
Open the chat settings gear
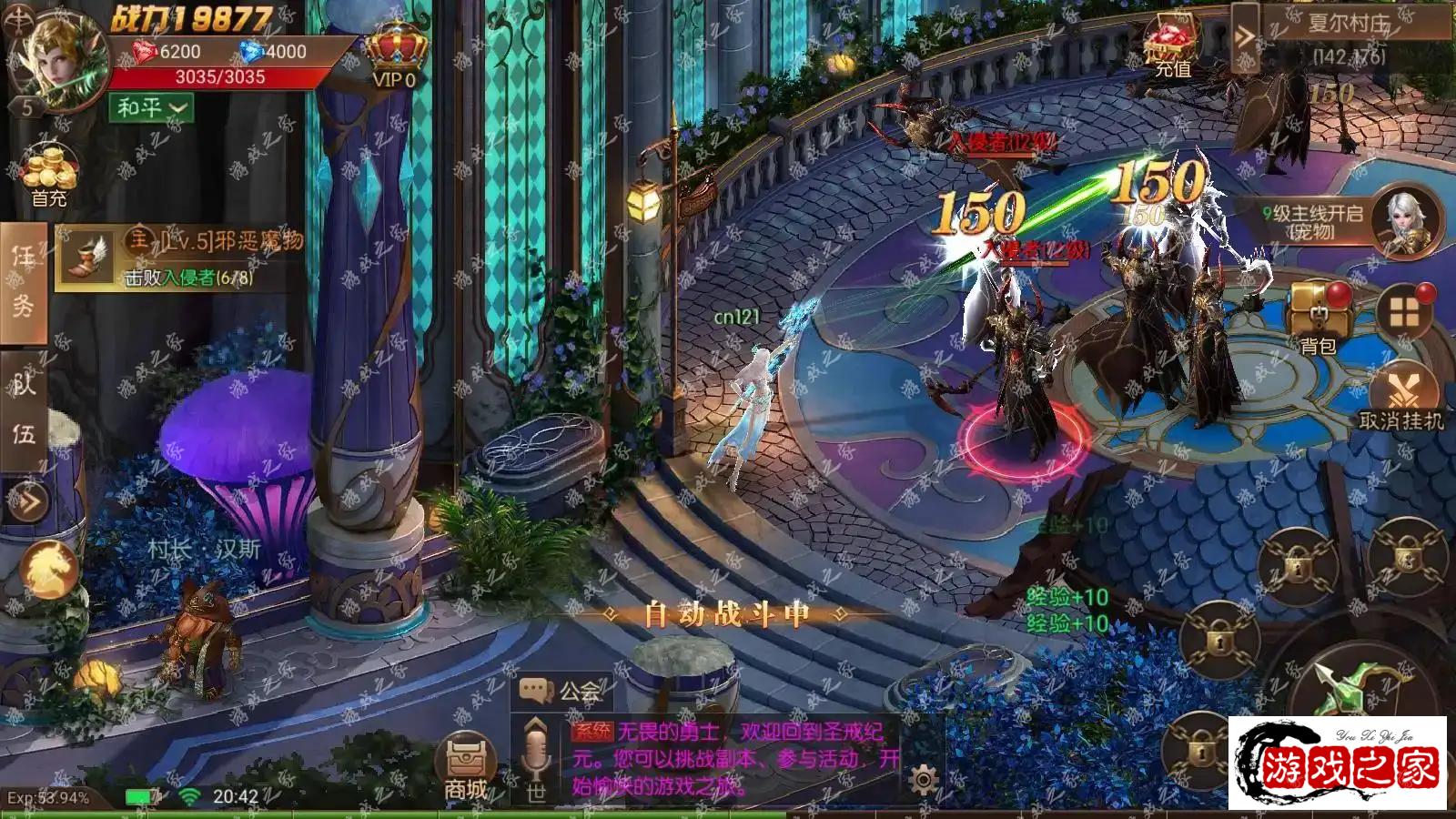click(x=924, y=780)
